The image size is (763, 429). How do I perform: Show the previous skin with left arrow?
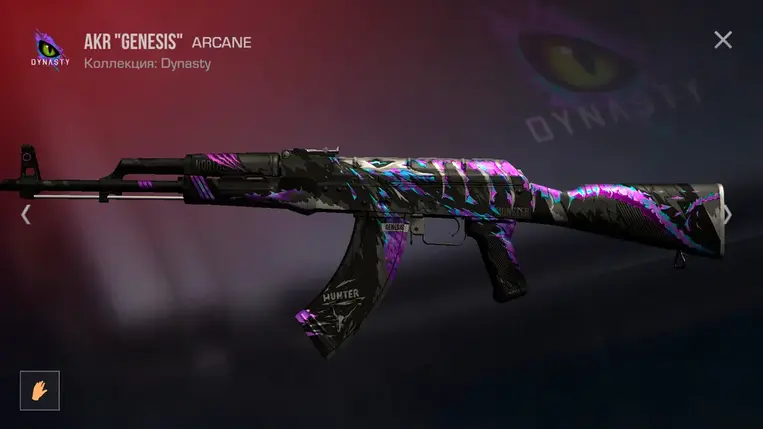(x=26, y=214)
